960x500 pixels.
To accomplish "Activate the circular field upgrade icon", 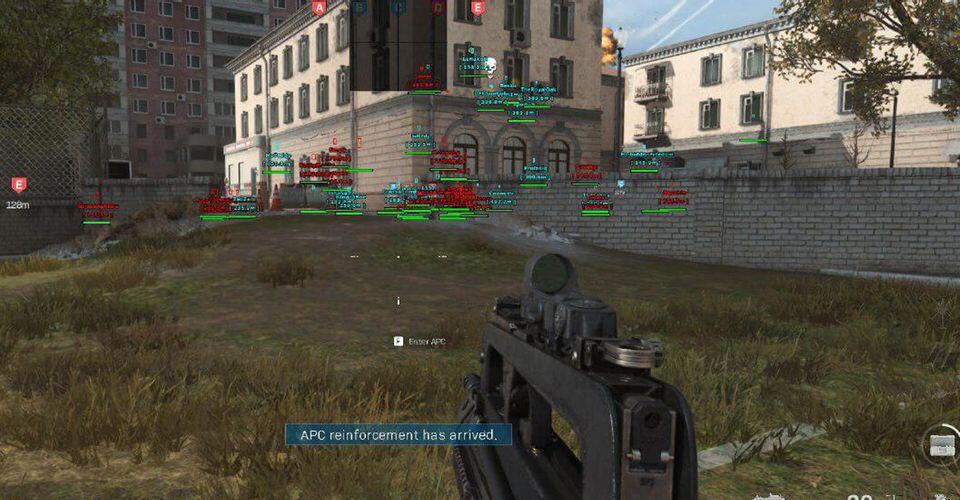I will tap(943, 447).
